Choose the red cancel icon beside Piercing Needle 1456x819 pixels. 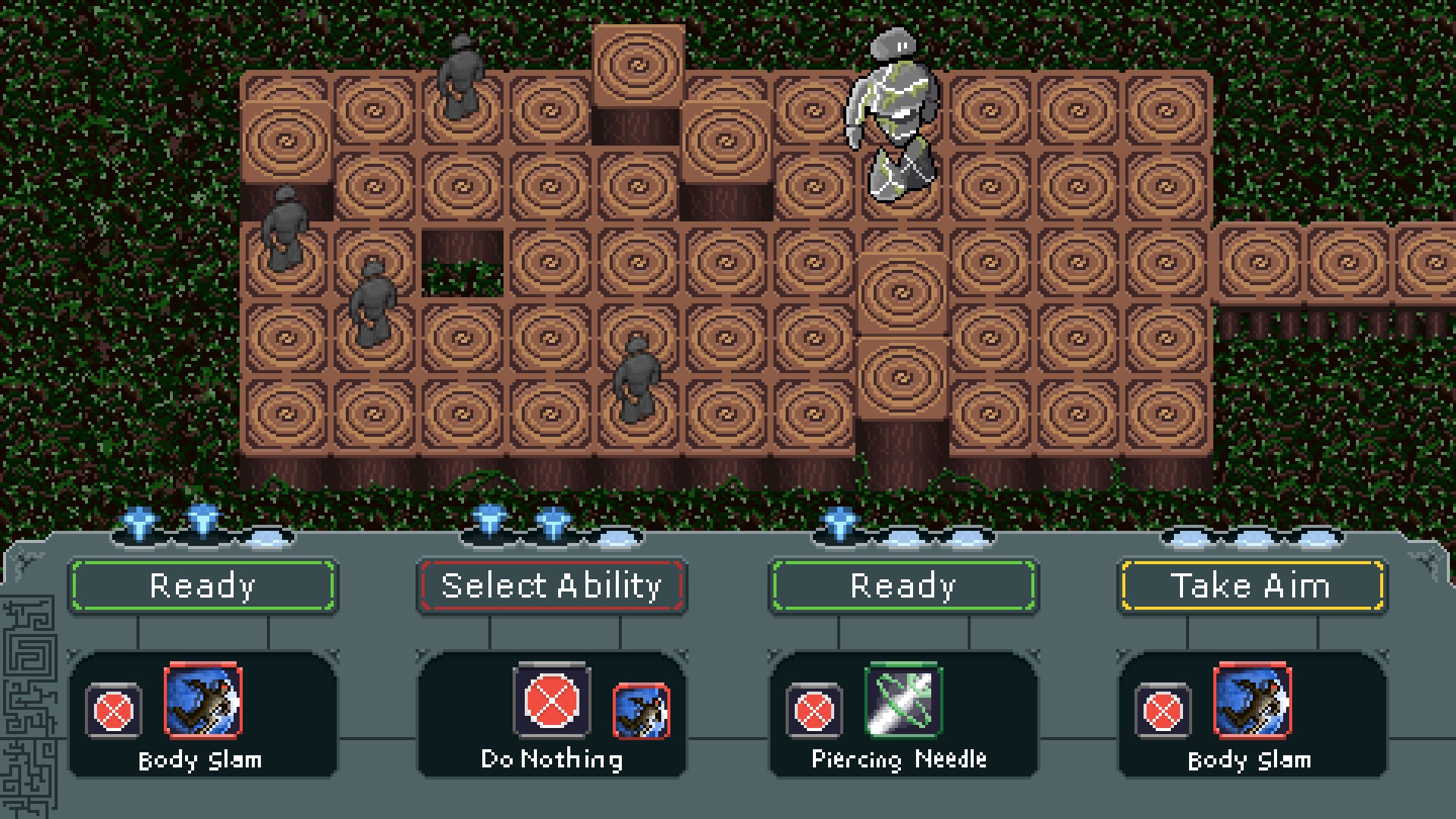click(814, 711)
